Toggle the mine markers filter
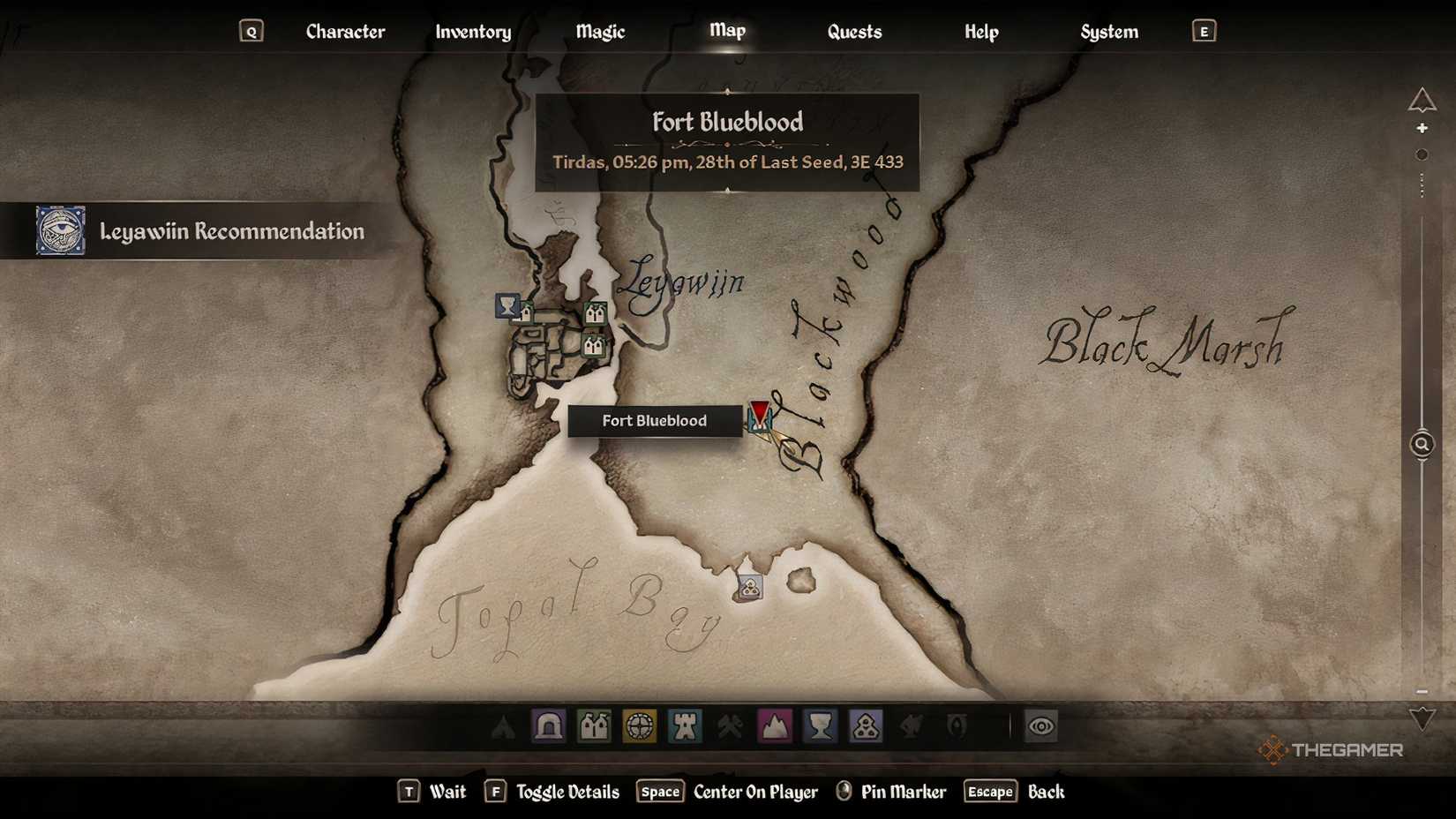Screen dimensions: 1456x819 730,726
